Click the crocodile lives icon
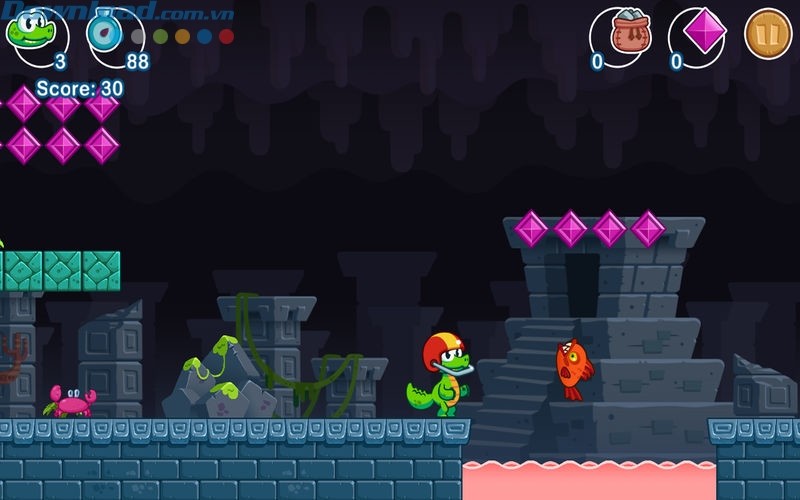 coord(32,31)
